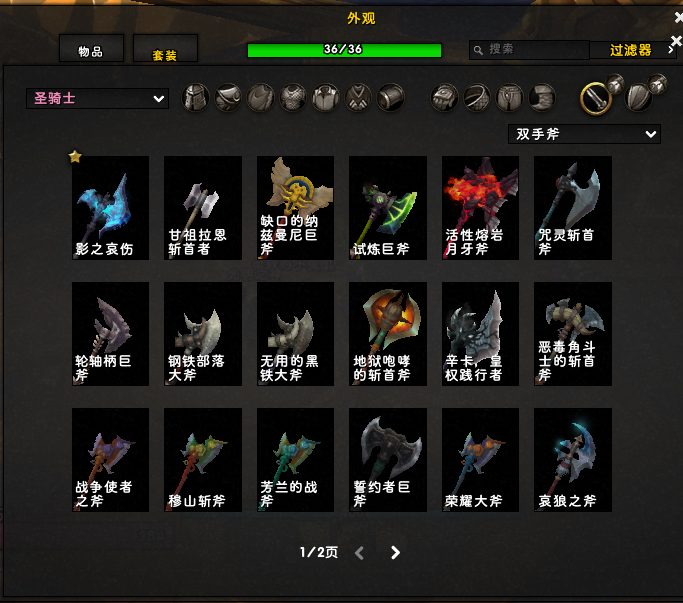This screenshot has height=603, width=683.
Task: Click the 搜索 search box
Action: pos(530,49)
